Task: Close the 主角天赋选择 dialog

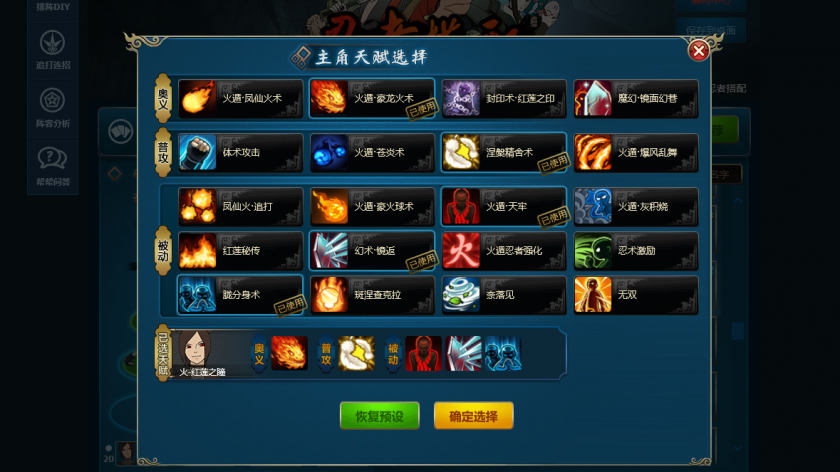Action: point(699,50)
